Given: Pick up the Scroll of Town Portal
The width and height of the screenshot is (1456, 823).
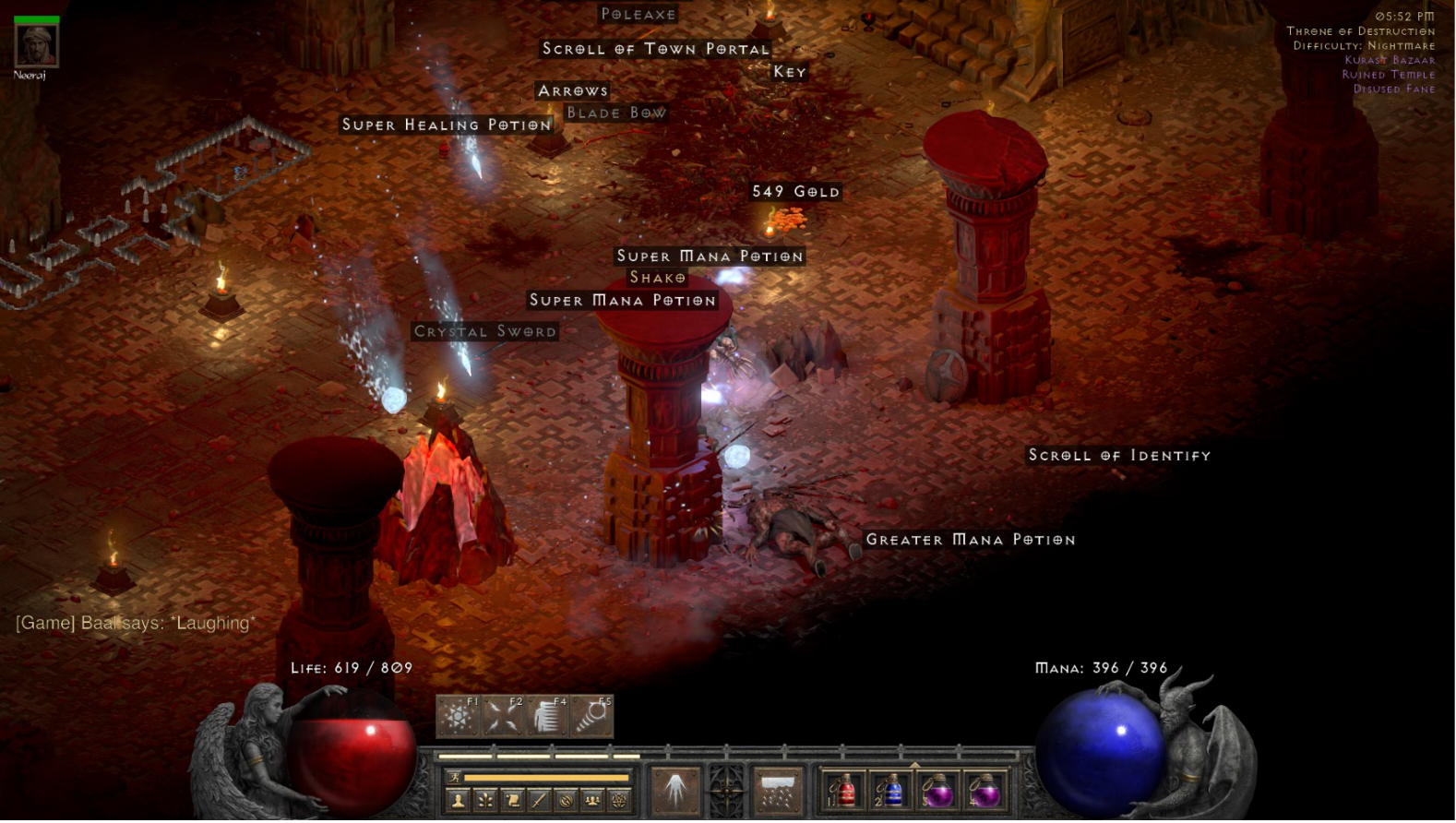Looking at the screenshot, I should coord(655,49).
